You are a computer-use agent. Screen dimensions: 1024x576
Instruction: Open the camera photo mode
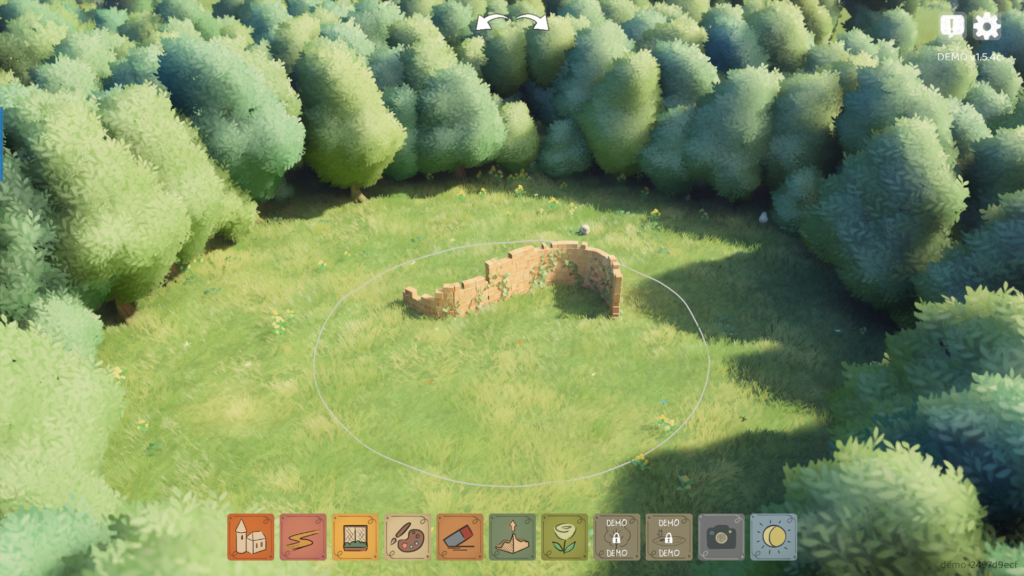tap(721, 537)
